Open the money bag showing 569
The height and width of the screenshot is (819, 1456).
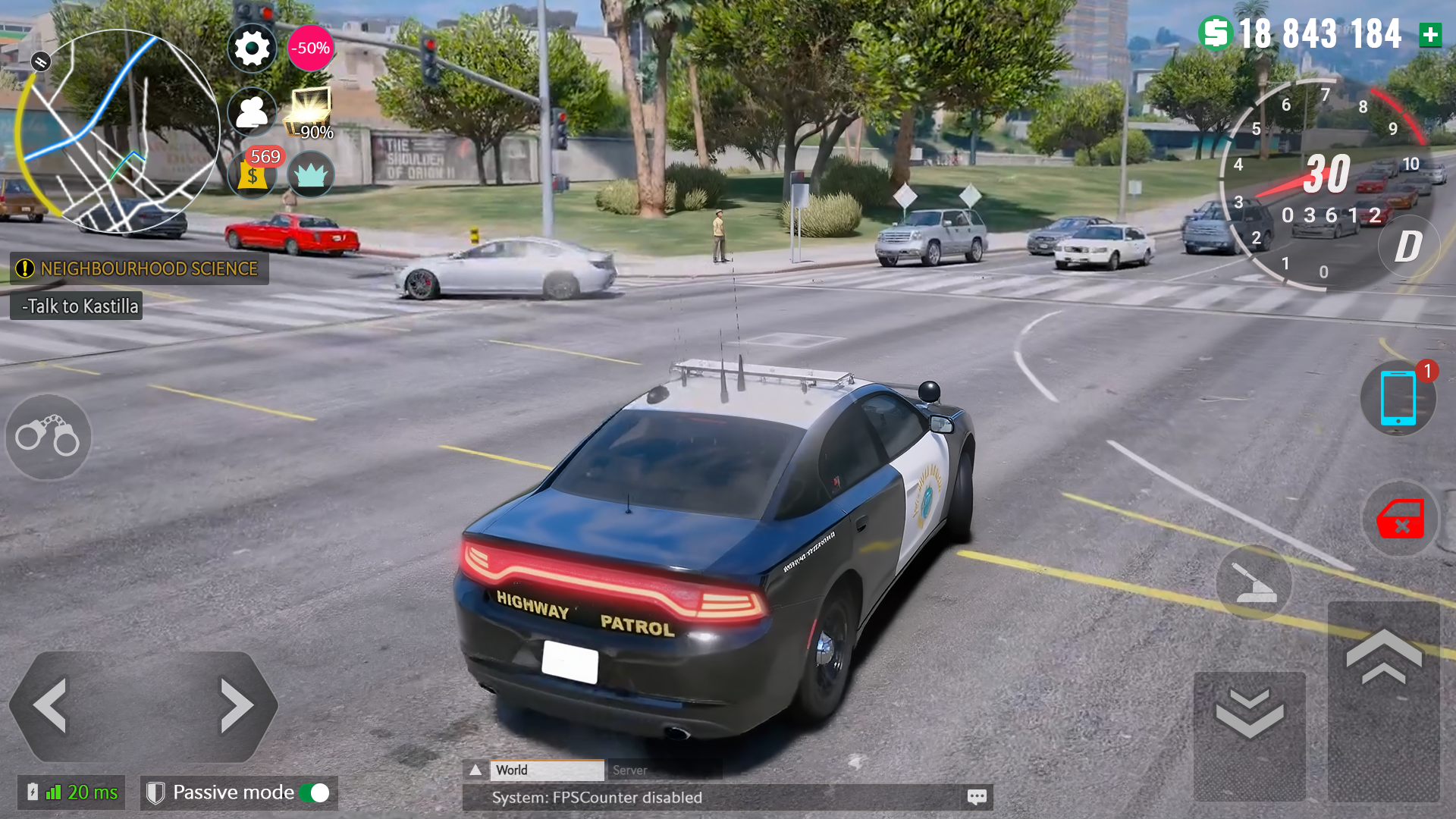click(252, 174)
